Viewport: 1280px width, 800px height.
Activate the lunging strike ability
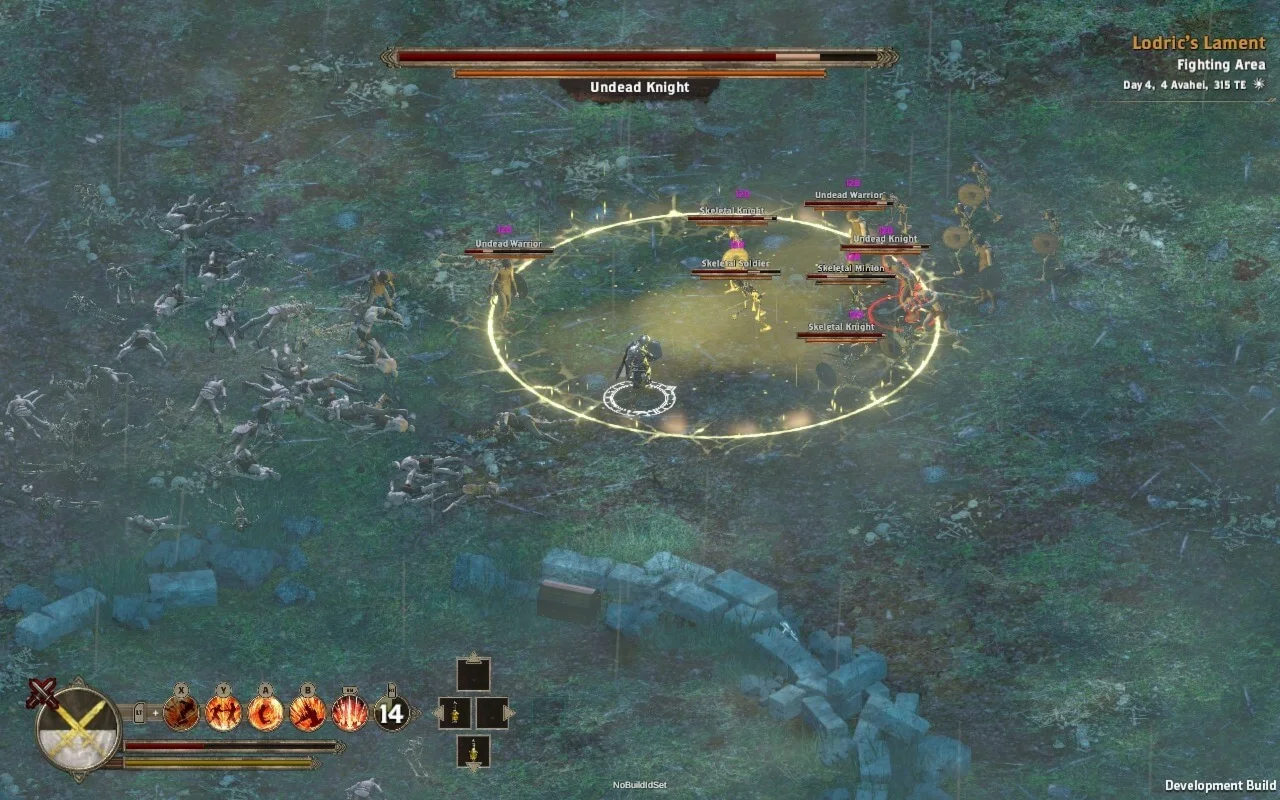[307, 713]
